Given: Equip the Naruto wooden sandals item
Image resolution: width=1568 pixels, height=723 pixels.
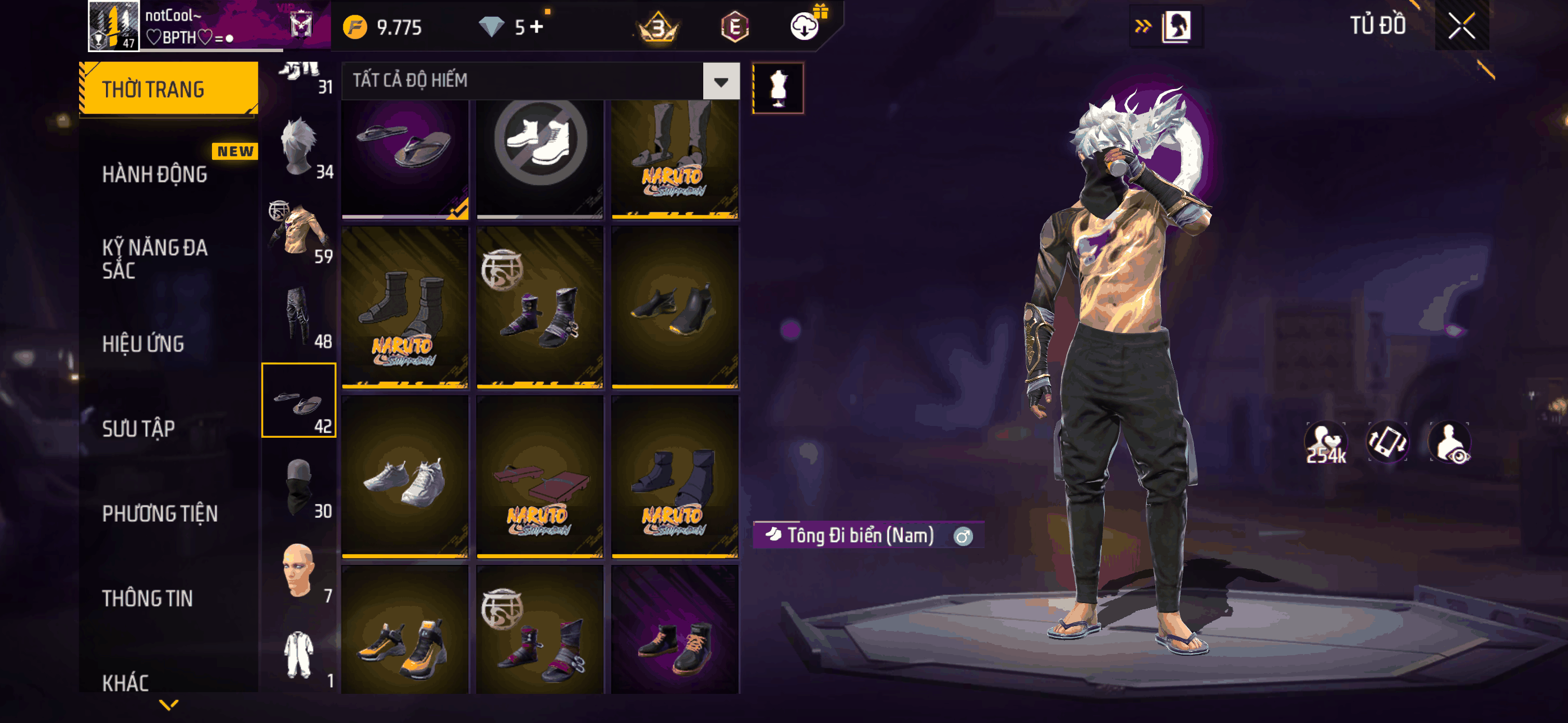Looking at the screenshot, I should (539, 476).
